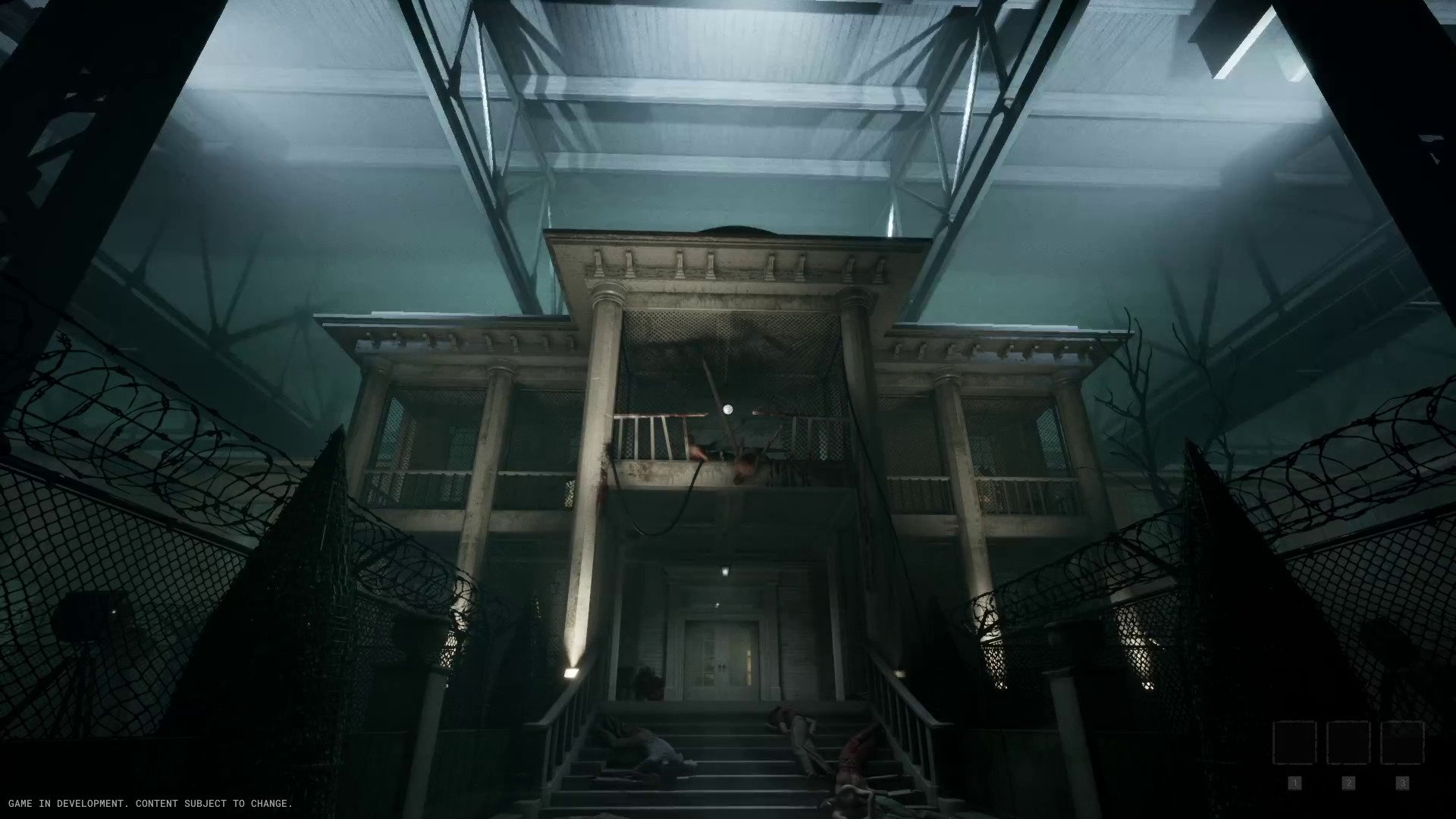The image size is (1456, 819).
Task: Click the hanging white orb on the balcony
Action: pyautogui.click(x=726, y=409)
